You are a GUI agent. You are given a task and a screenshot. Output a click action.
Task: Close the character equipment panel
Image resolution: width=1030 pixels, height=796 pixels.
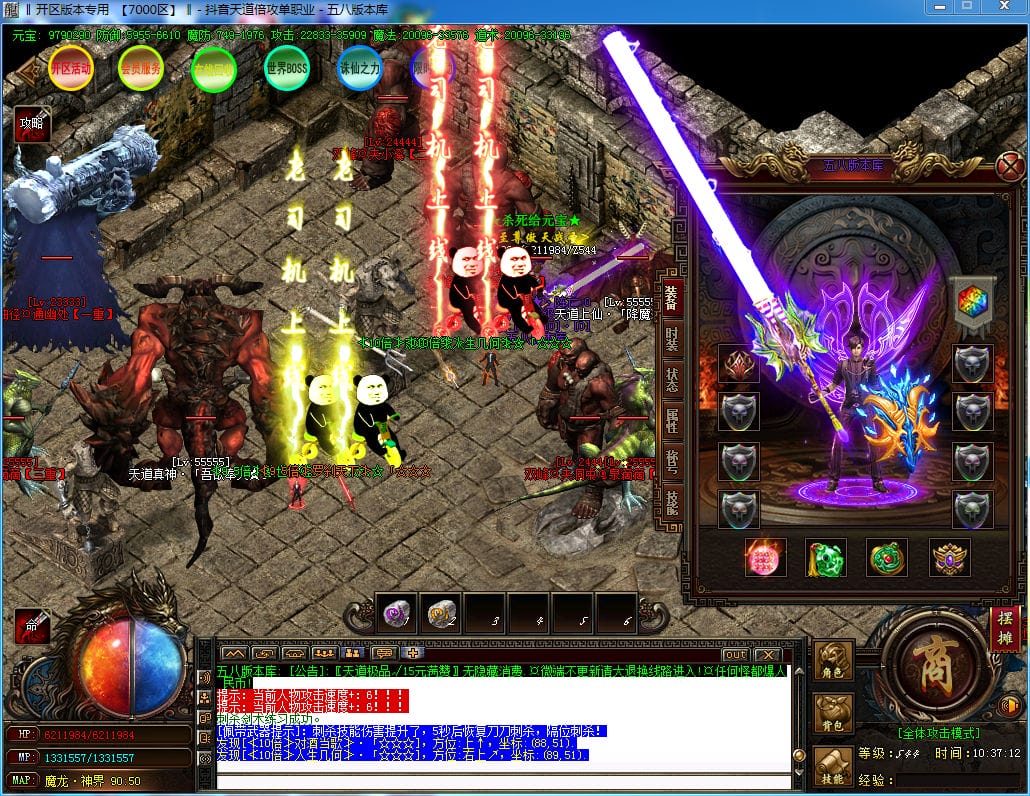click(x=1011, y=166)
